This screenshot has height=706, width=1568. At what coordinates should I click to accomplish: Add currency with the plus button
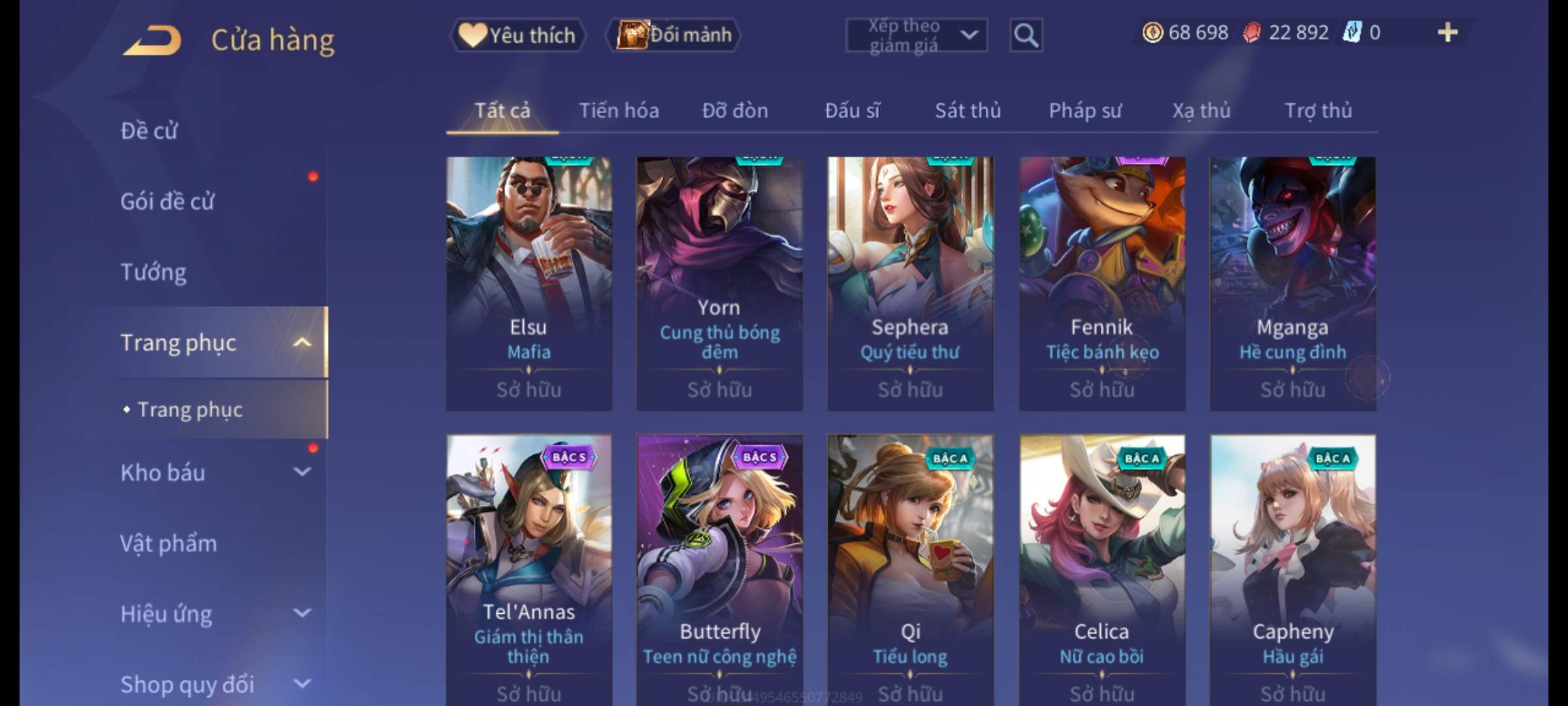point(1447,33)
